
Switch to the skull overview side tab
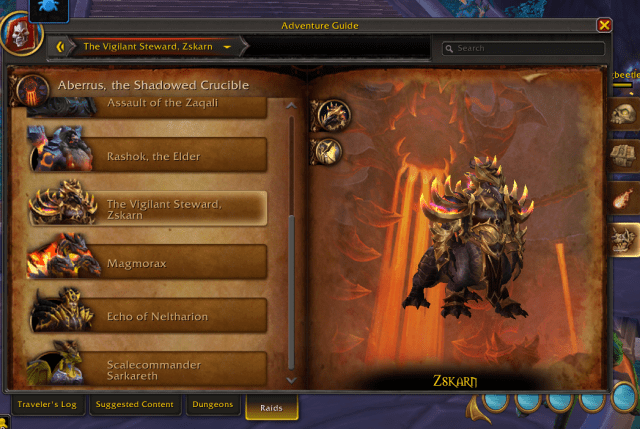tap(622, 113)
